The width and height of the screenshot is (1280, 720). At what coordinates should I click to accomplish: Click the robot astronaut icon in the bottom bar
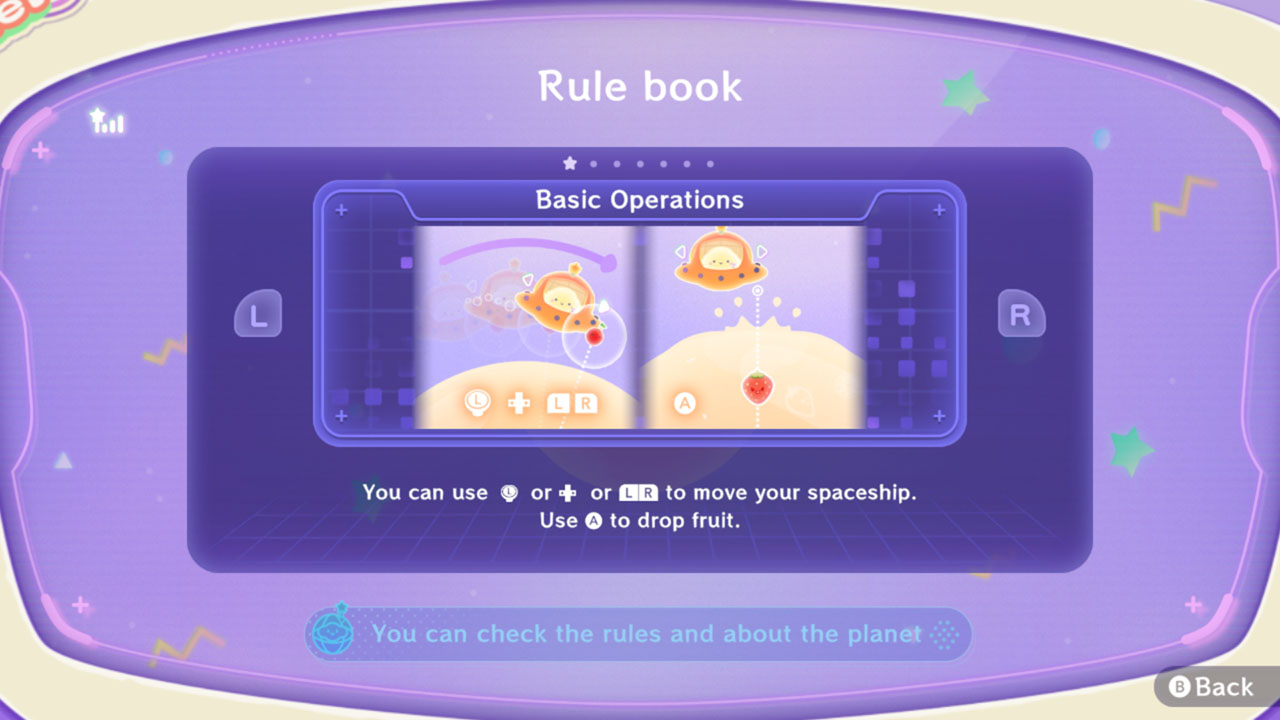[x=333, y=634]
